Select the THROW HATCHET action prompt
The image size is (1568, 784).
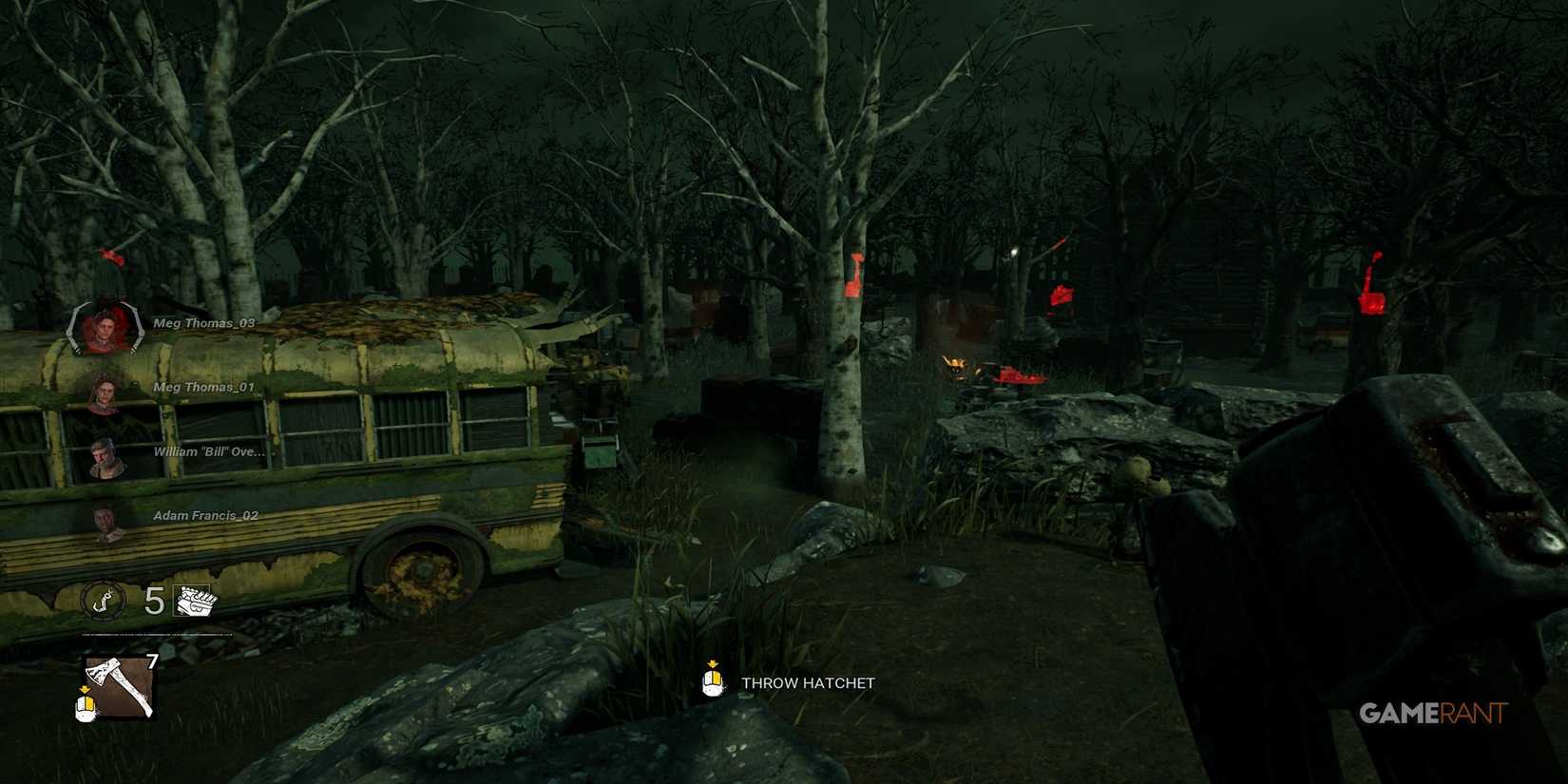(807, 681)
